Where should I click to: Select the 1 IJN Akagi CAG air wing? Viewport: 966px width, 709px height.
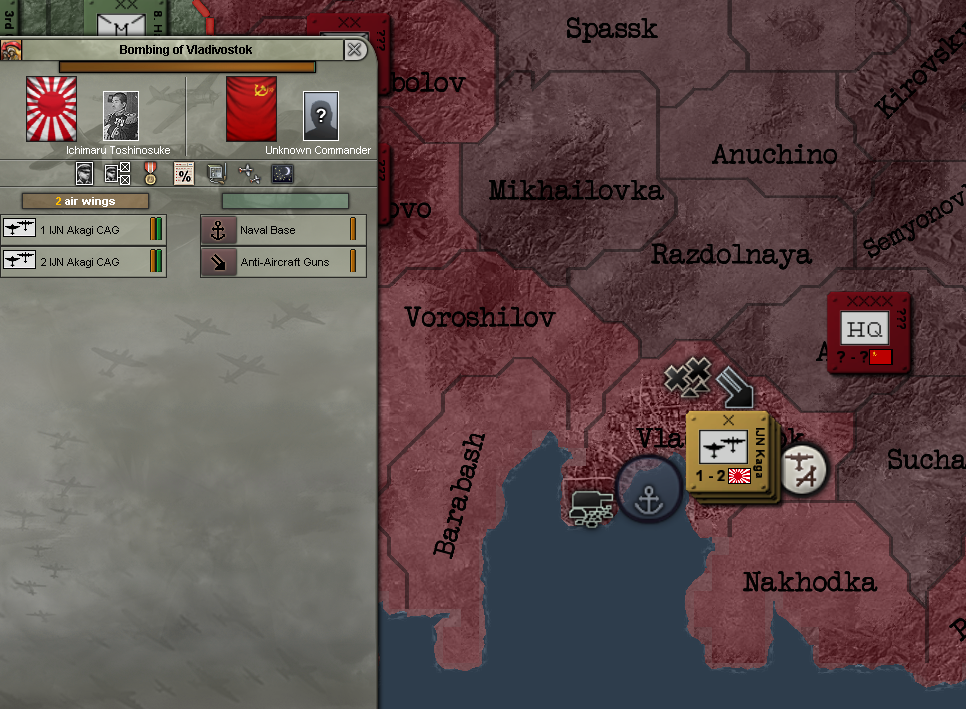click(83, 230)
